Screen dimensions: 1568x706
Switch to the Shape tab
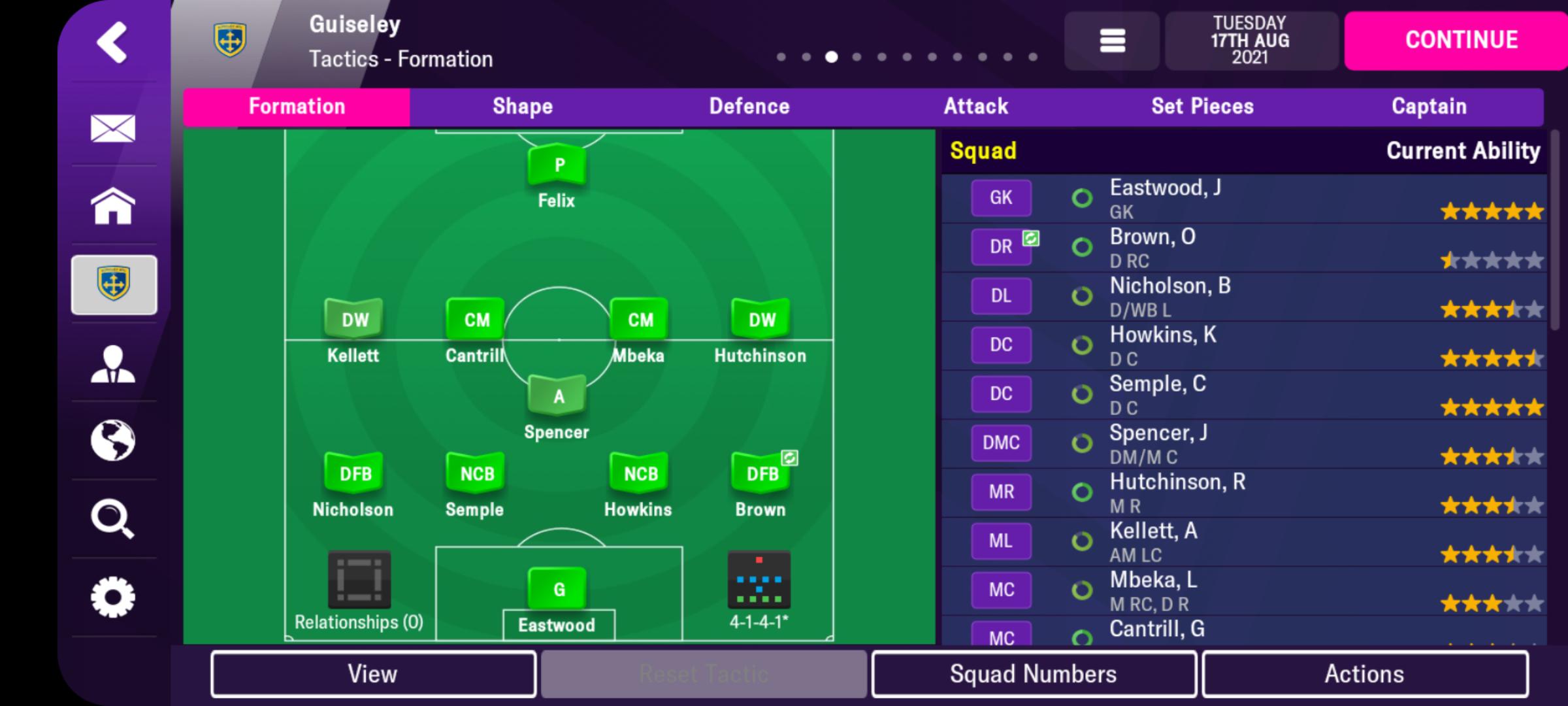point(522,106)
